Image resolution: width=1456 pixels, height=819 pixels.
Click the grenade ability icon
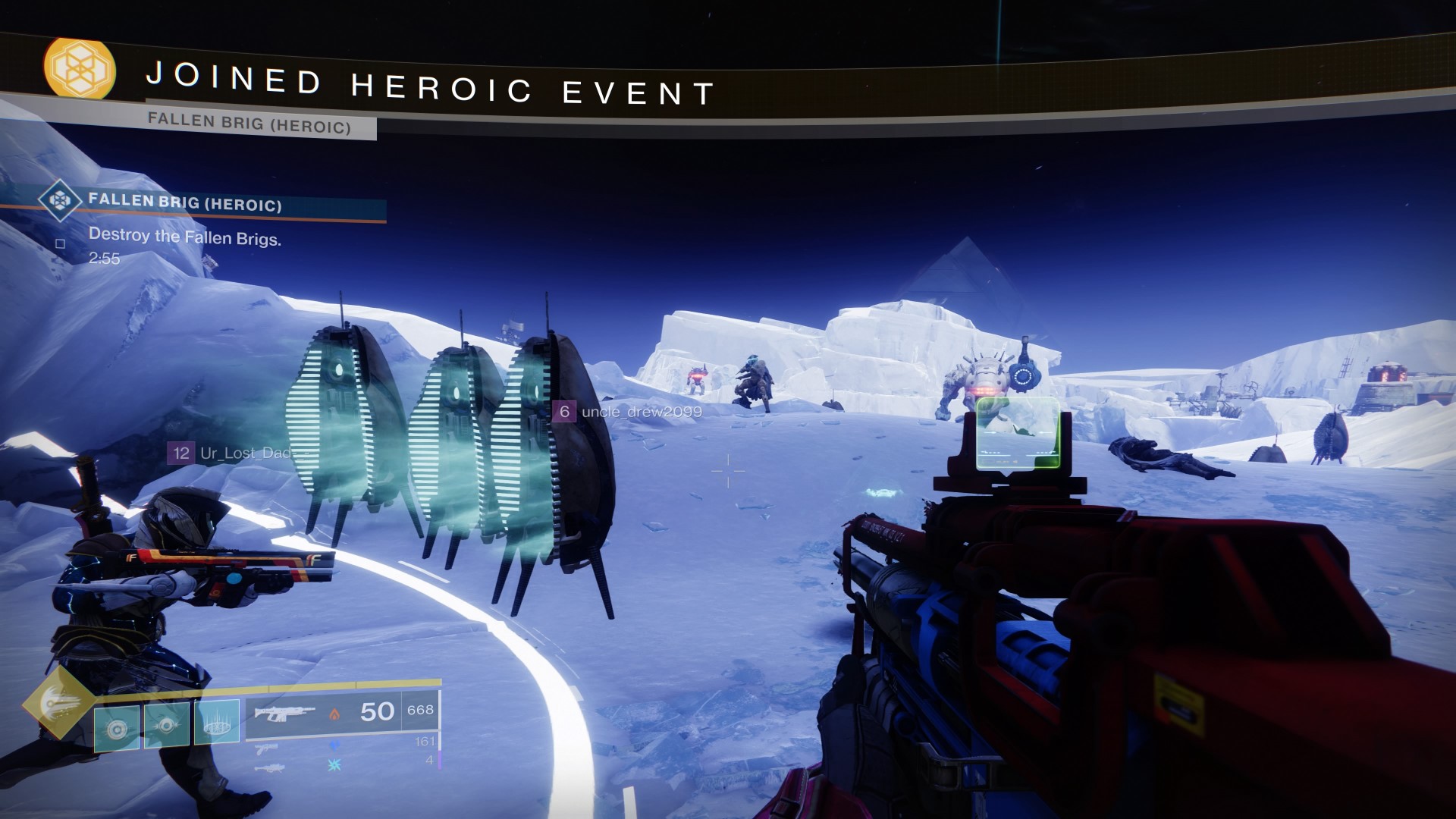(116, 728)
